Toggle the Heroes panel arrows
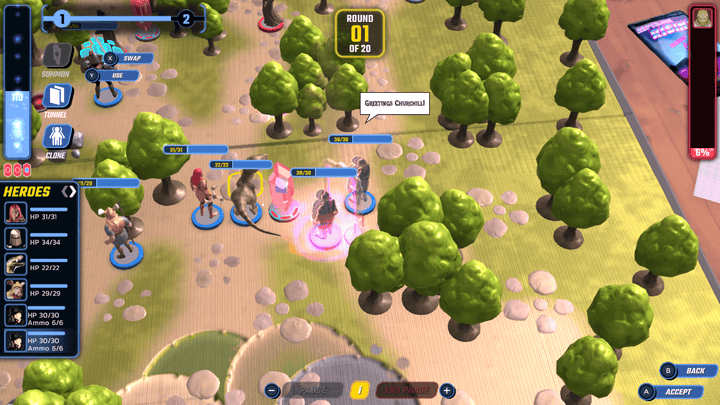The width and height of the screenshot is (720, 405). pyautogui.click(x=69, y=191)
